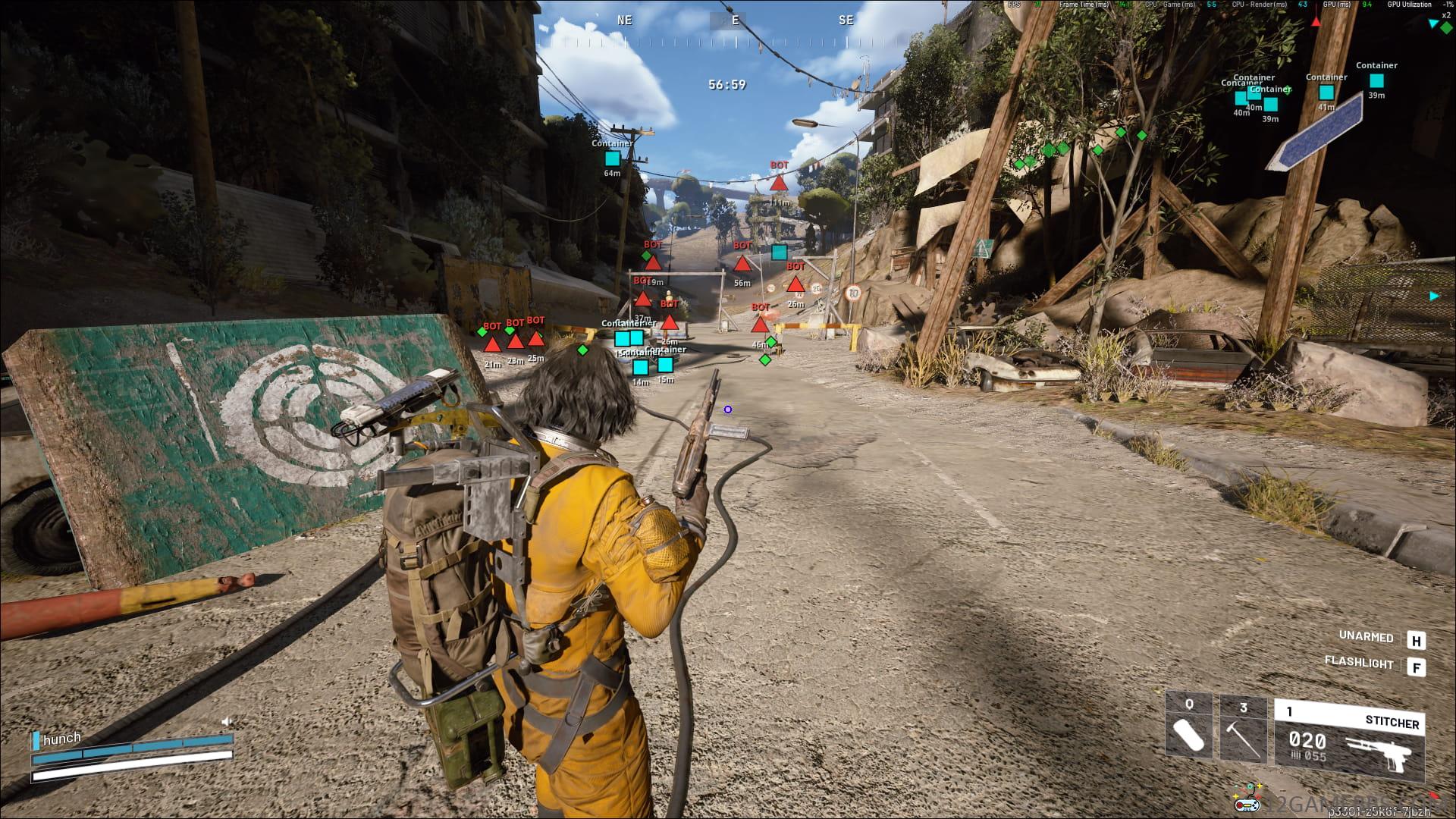Select the bandage quick-use slot
Image resolution: width=1456 pixels, height=819 pixels.
[1189, 729]
